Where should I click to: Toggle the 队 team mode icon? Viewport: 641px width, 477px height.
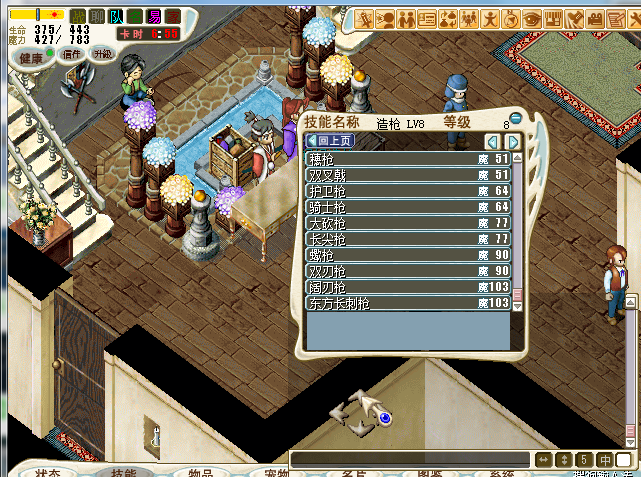pos(117,16)
